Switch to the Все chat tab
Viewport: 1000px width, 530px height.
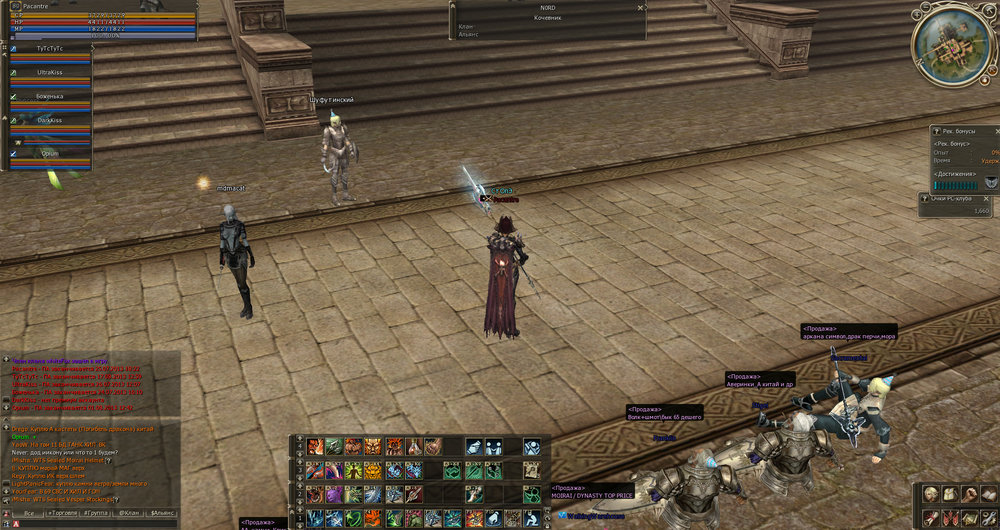pyautogui.click(x=29, y=513)
